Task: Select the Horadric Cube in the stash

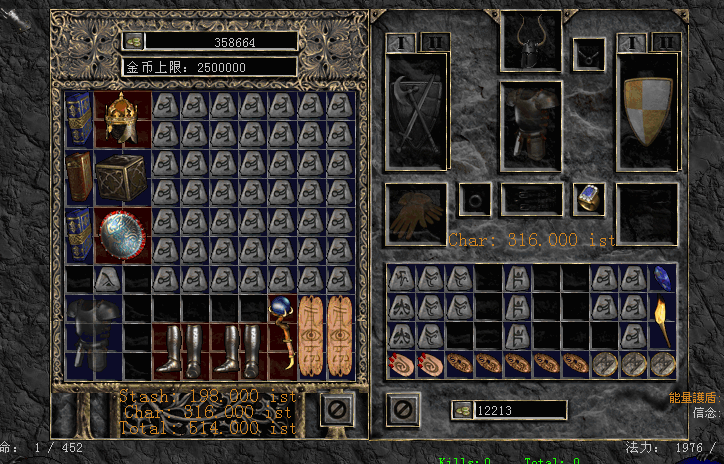Action: pyautogui.click(x=123, y=177)
